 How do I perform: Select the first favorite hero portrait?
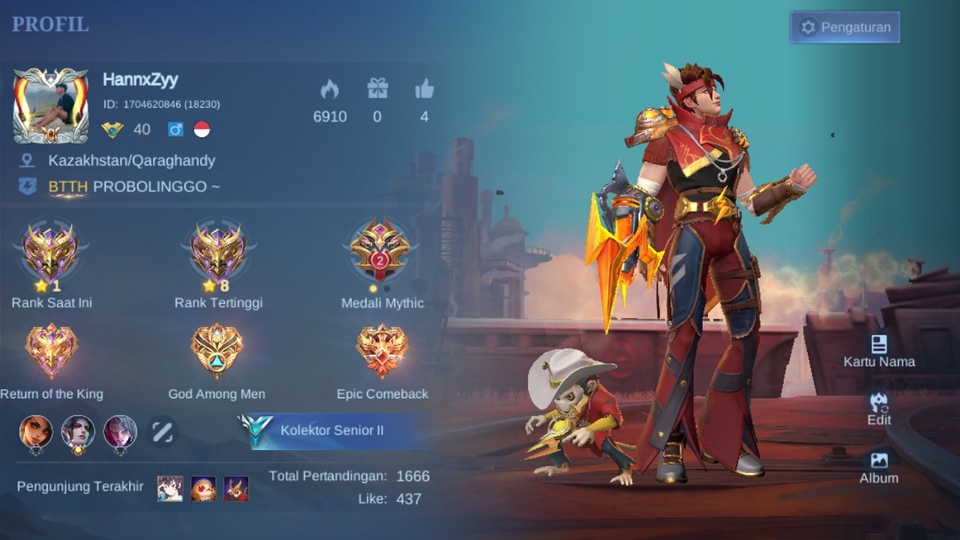(x=35, y=431)
